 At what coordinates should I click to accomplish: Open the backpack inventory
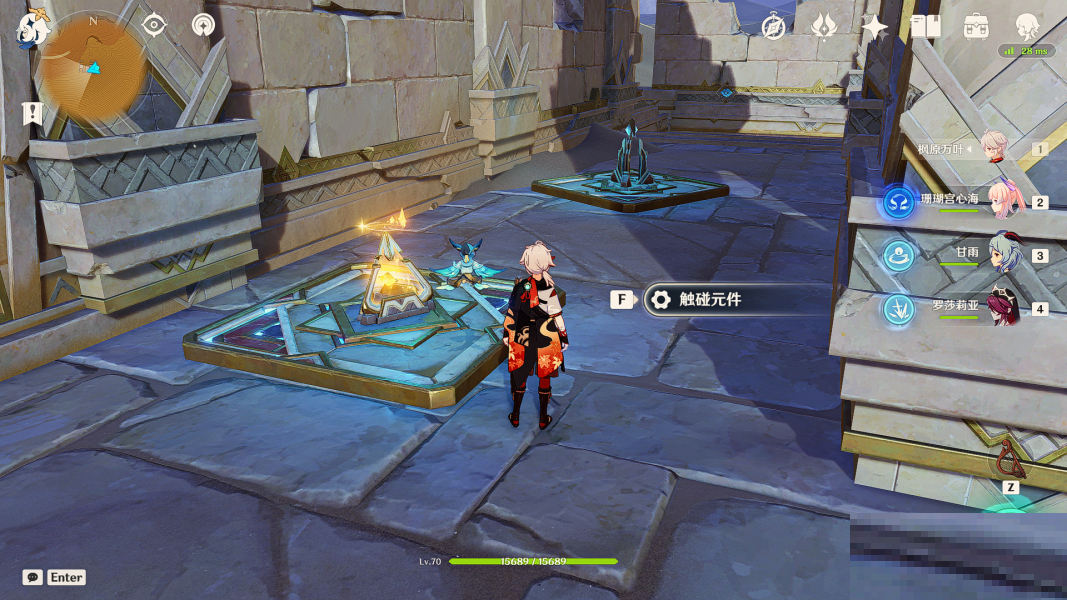[976, 27]
